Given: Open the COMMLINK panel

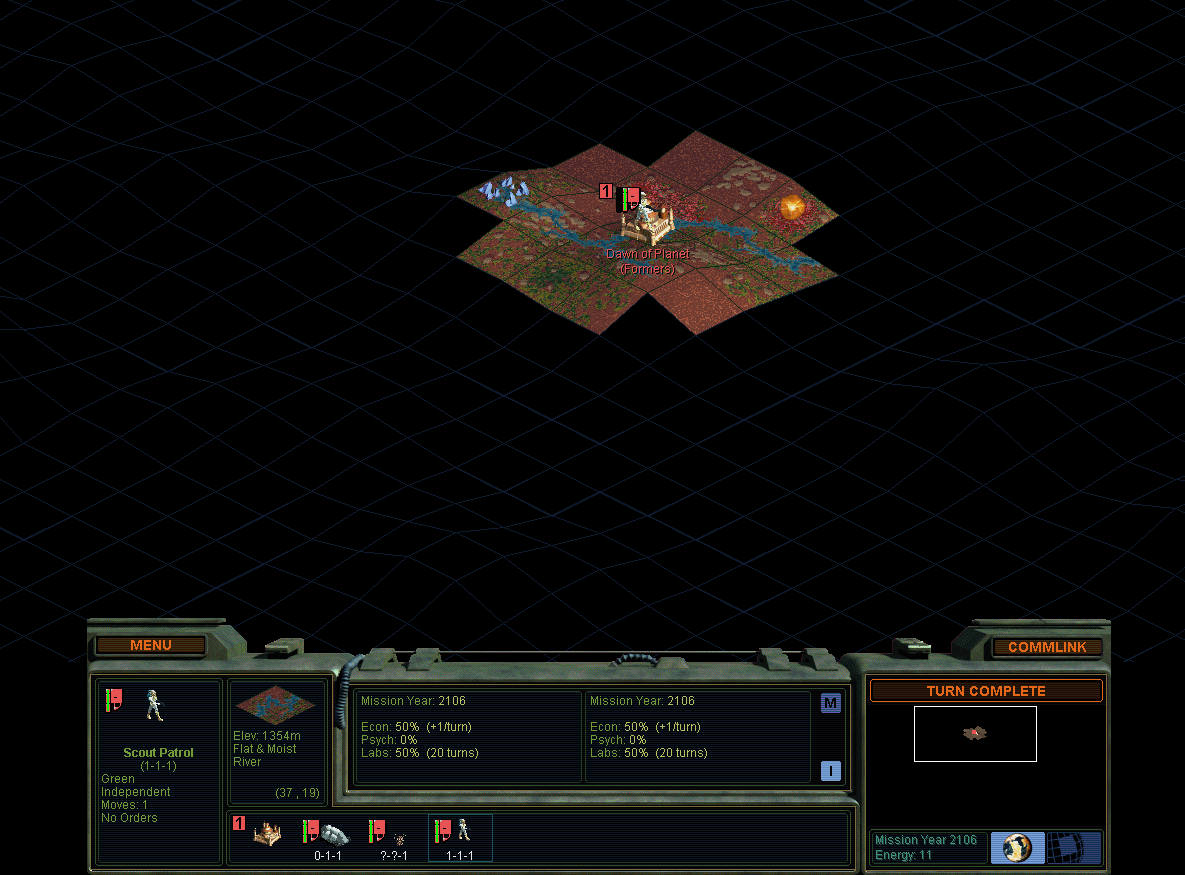Looking at the screenshot, I should (1046, 647).
